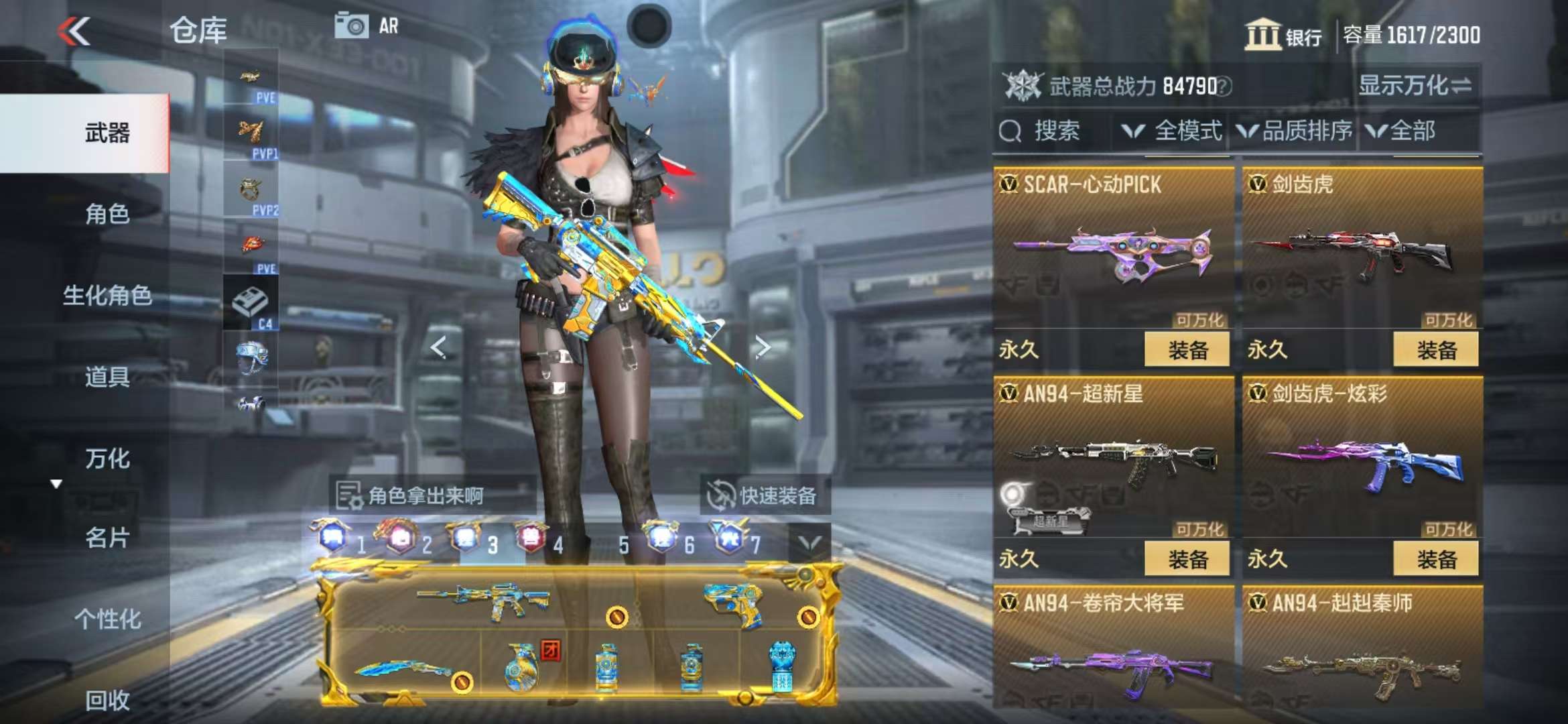1568x724 pixels.
Task: Equip the SCAR-心动PICK rifle
Action: 1187,349
